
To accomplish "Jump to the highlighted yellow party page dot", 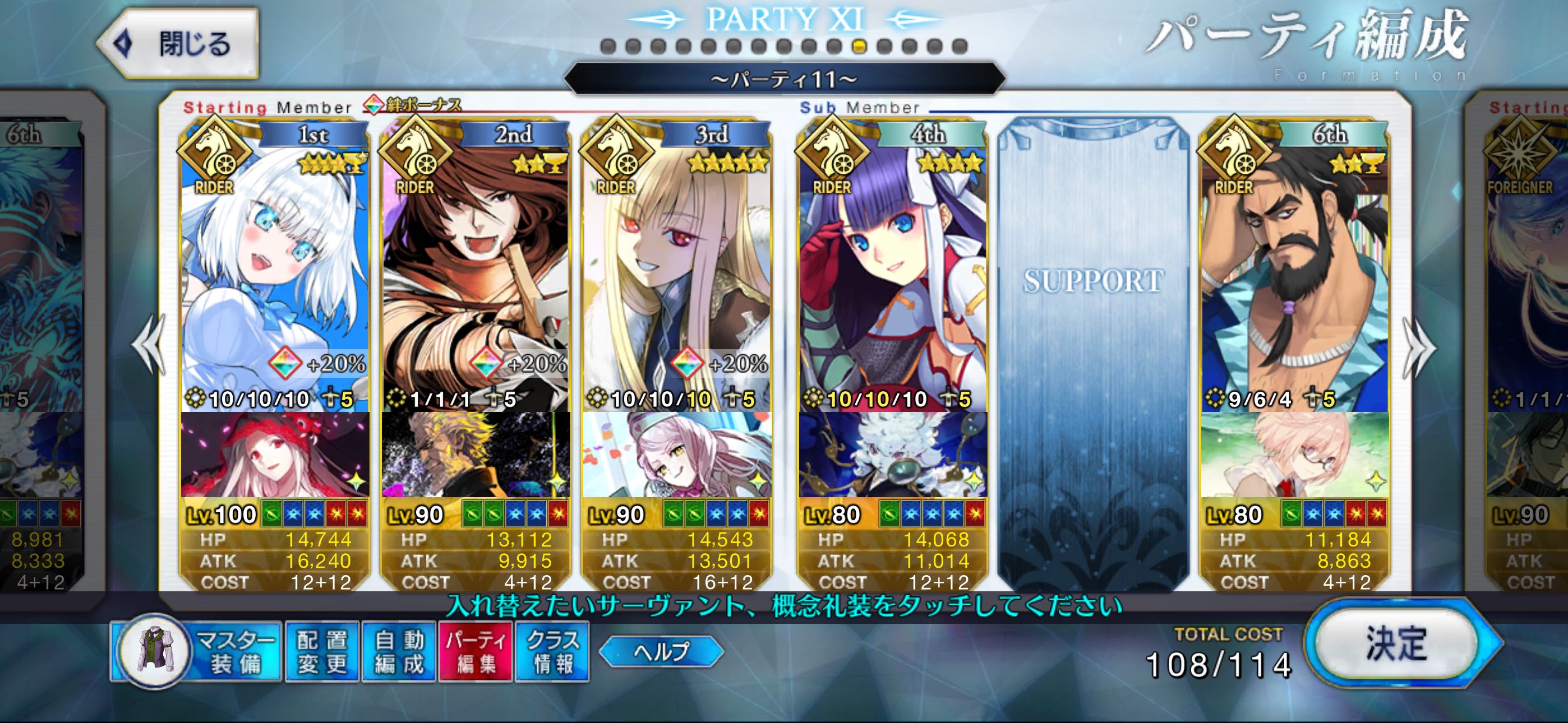I will 859,47.
